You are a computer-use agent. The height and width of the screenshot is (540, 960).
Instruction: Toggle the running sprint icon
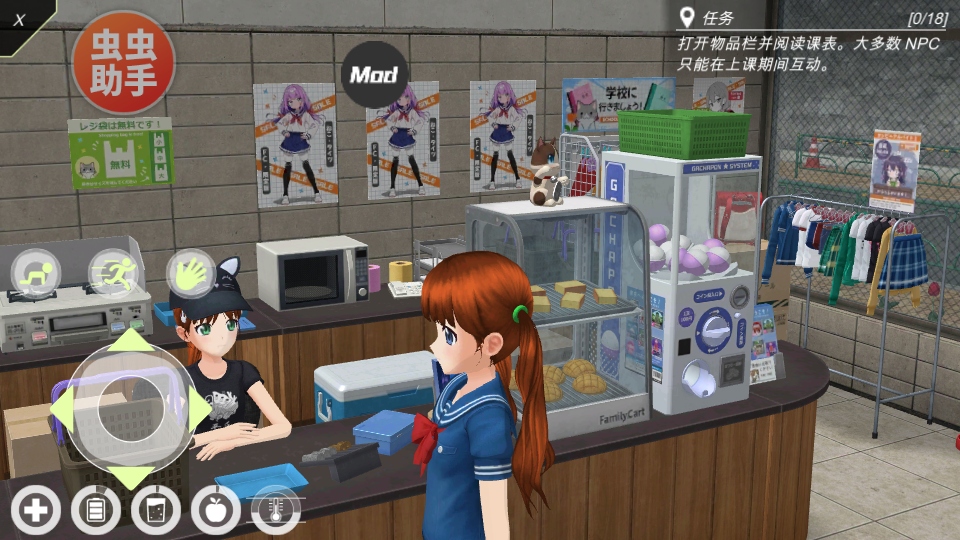click(x=112, y=272)
